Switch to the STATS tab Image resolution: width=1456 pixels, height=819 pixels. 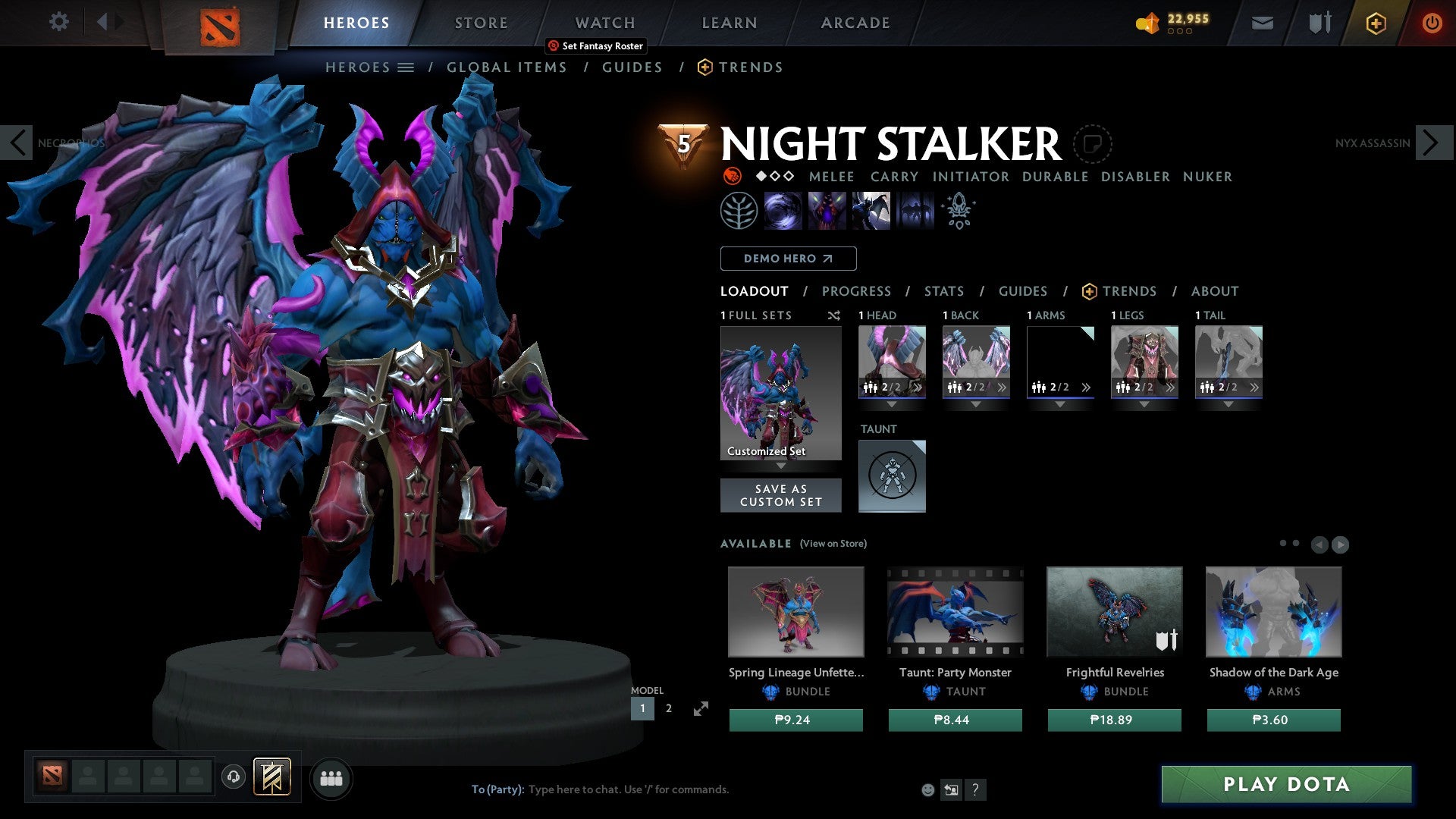943,290
